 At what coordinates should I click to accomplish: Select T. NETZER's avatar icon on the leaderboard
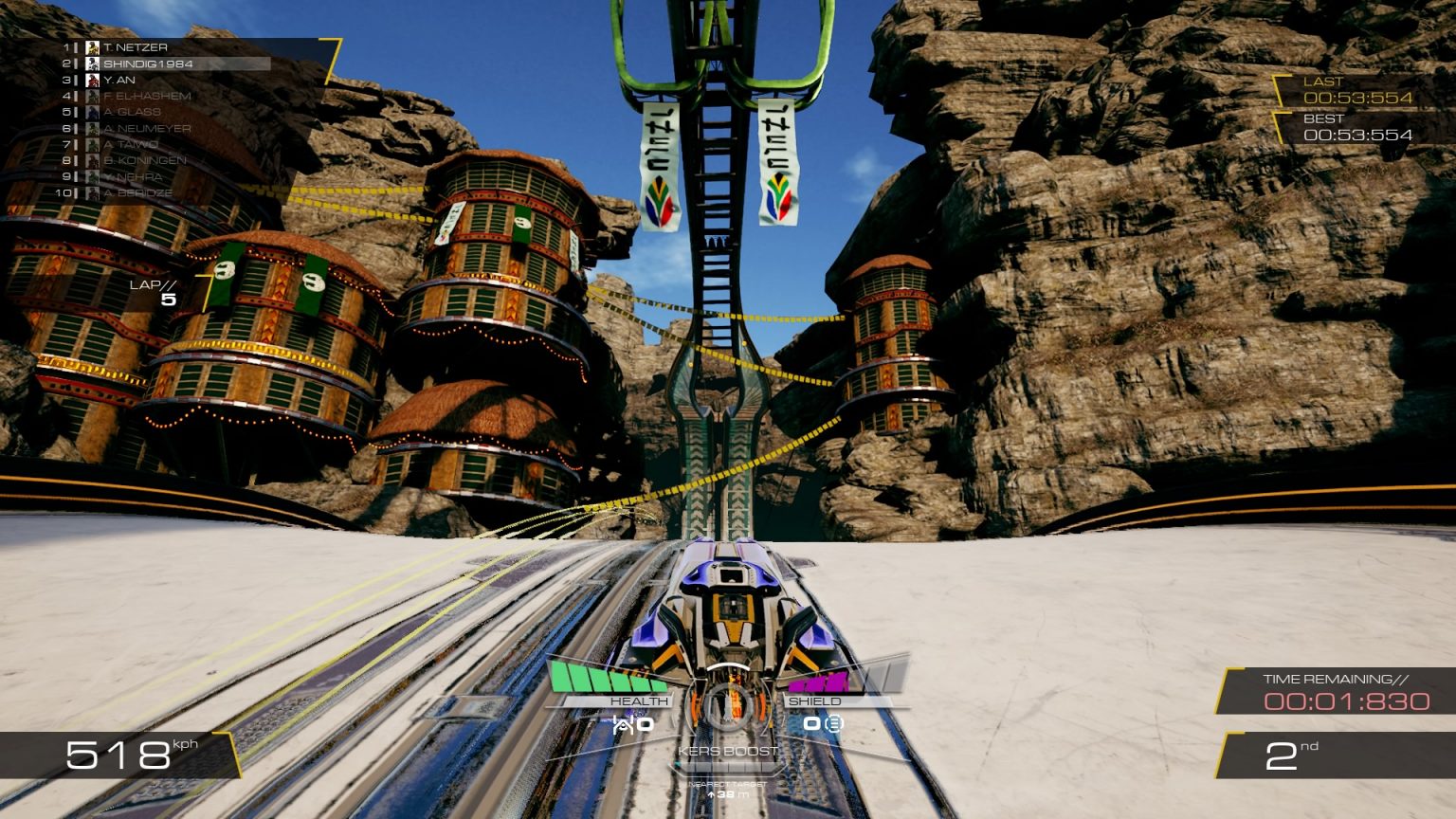(91, 46)
